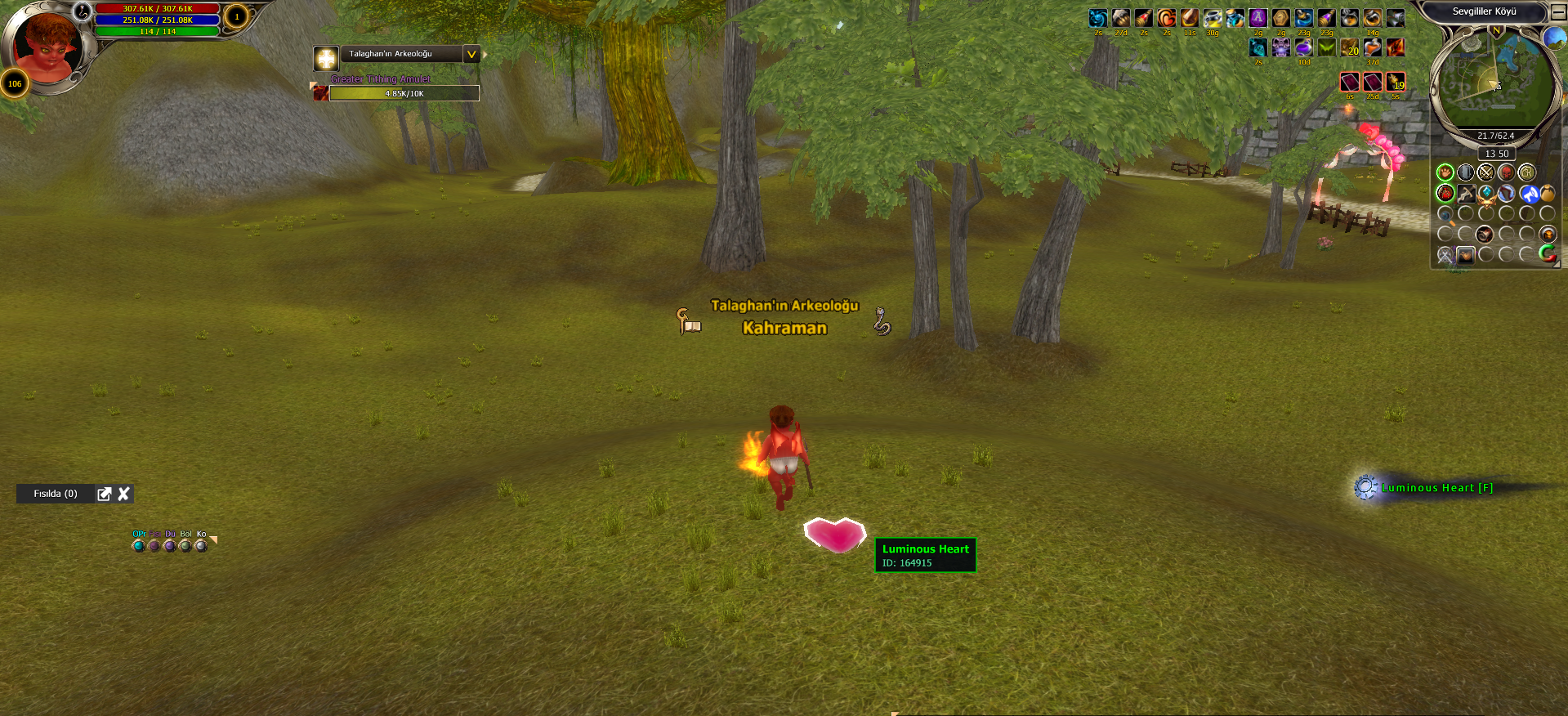Click the glowing cross icon beside the title
The image size is (1568, 716).
click(326, 58)
